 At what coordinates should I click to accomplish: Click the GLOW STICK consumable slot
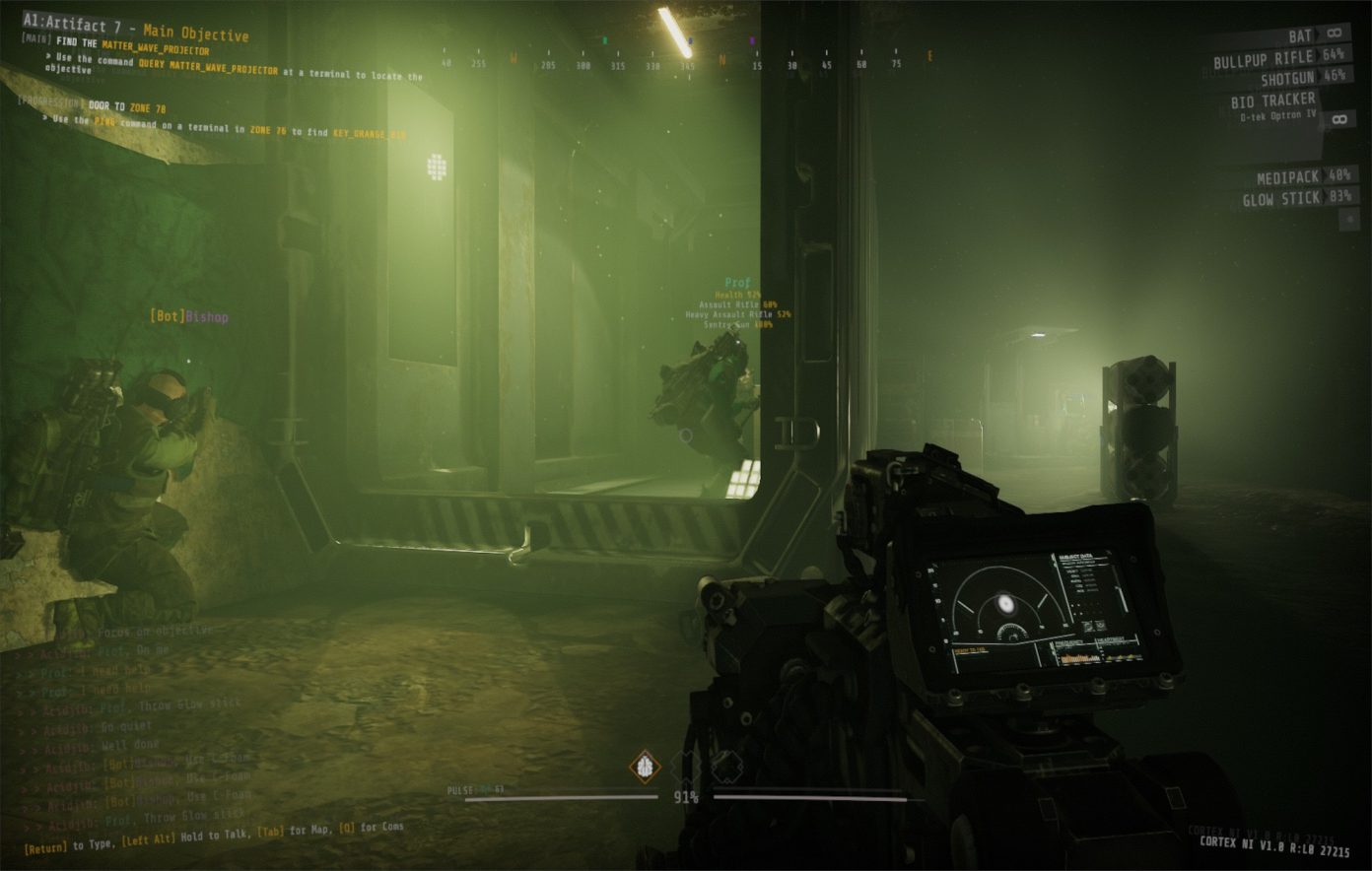[1281, 197]
